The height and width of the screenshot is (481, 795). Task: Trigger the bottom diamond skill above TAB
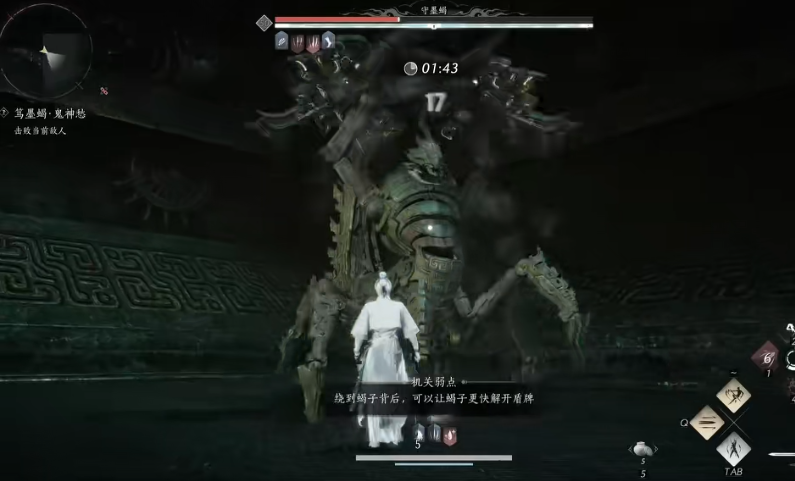pyautogui.click(x=734, y=448)
